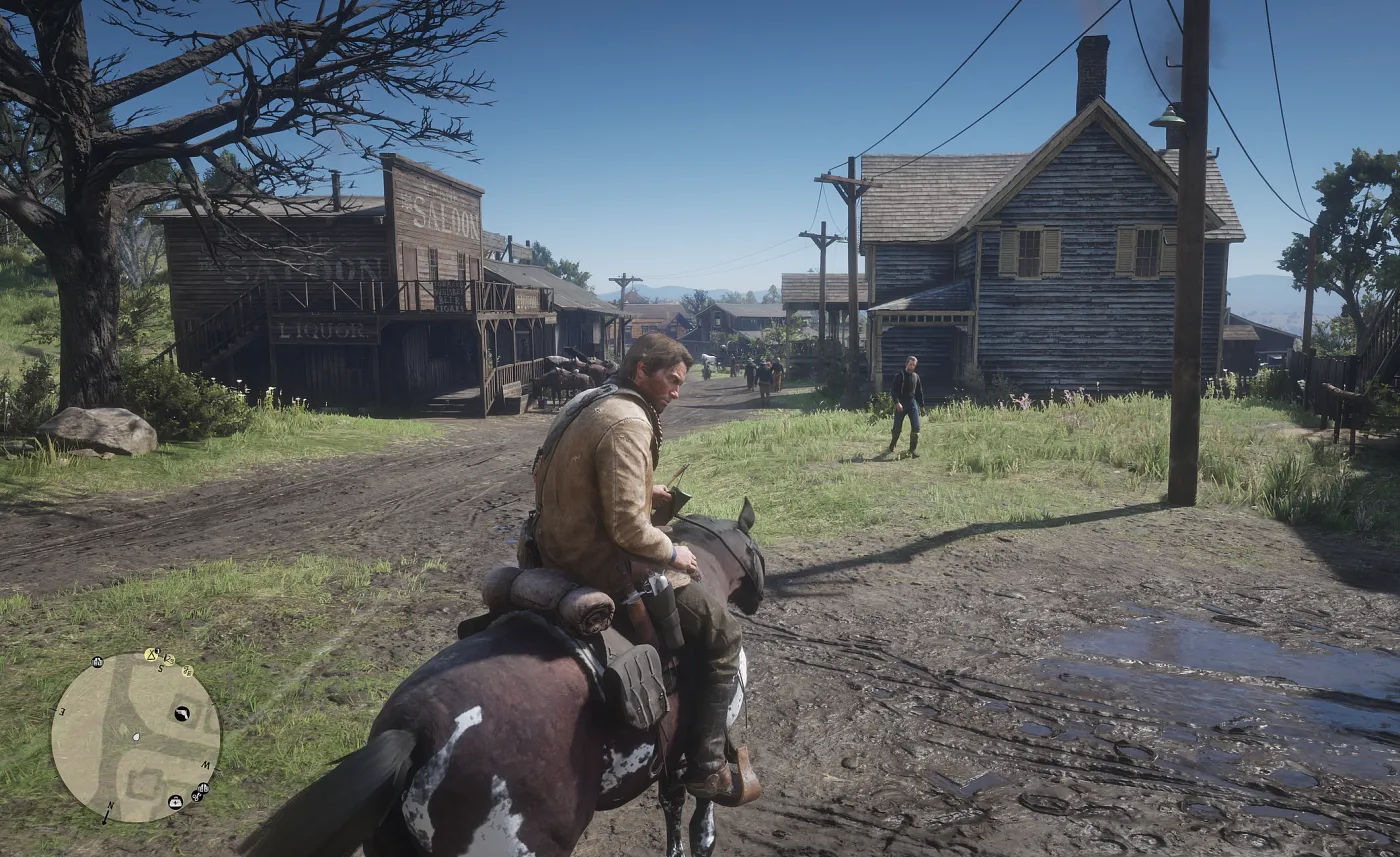The height and width of the screenshot is (857, 1400).
Task: Select the gunsmith pistol icon on the minimap
Action: pos(182,714)
